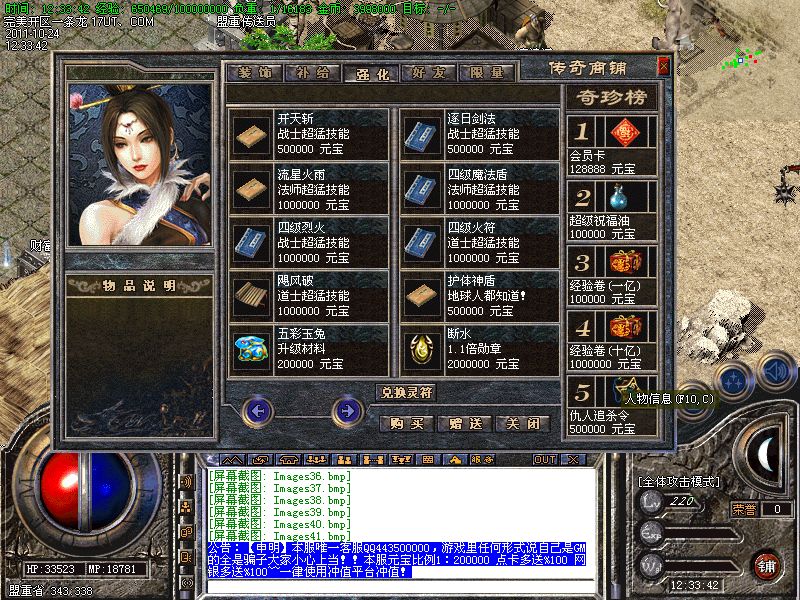The image size is (800, 600).
Task: Open the 兑换灵符 exchange button
Action: (405, 391)
